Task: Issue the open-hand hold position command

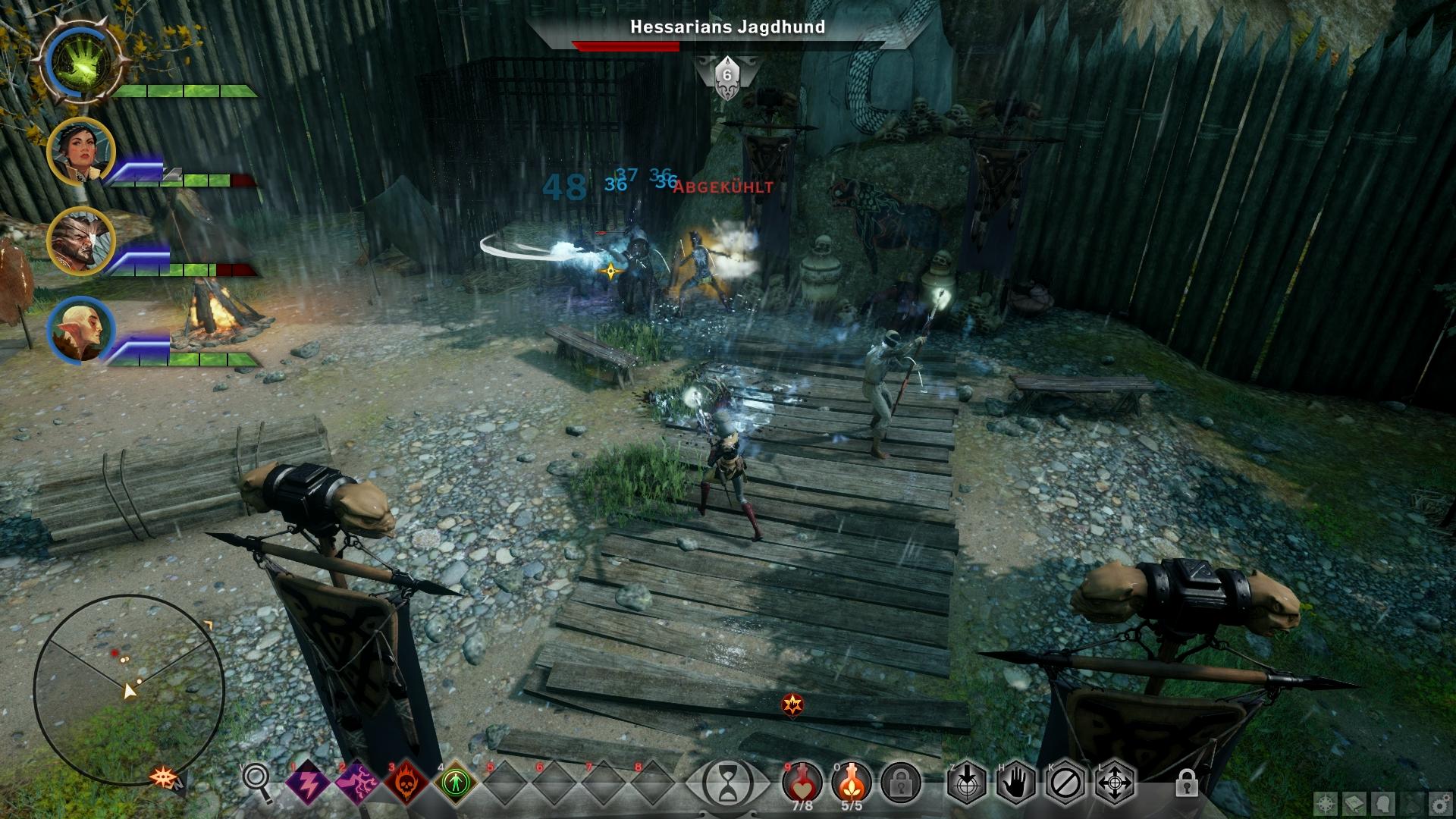Action: (1016, 781)
